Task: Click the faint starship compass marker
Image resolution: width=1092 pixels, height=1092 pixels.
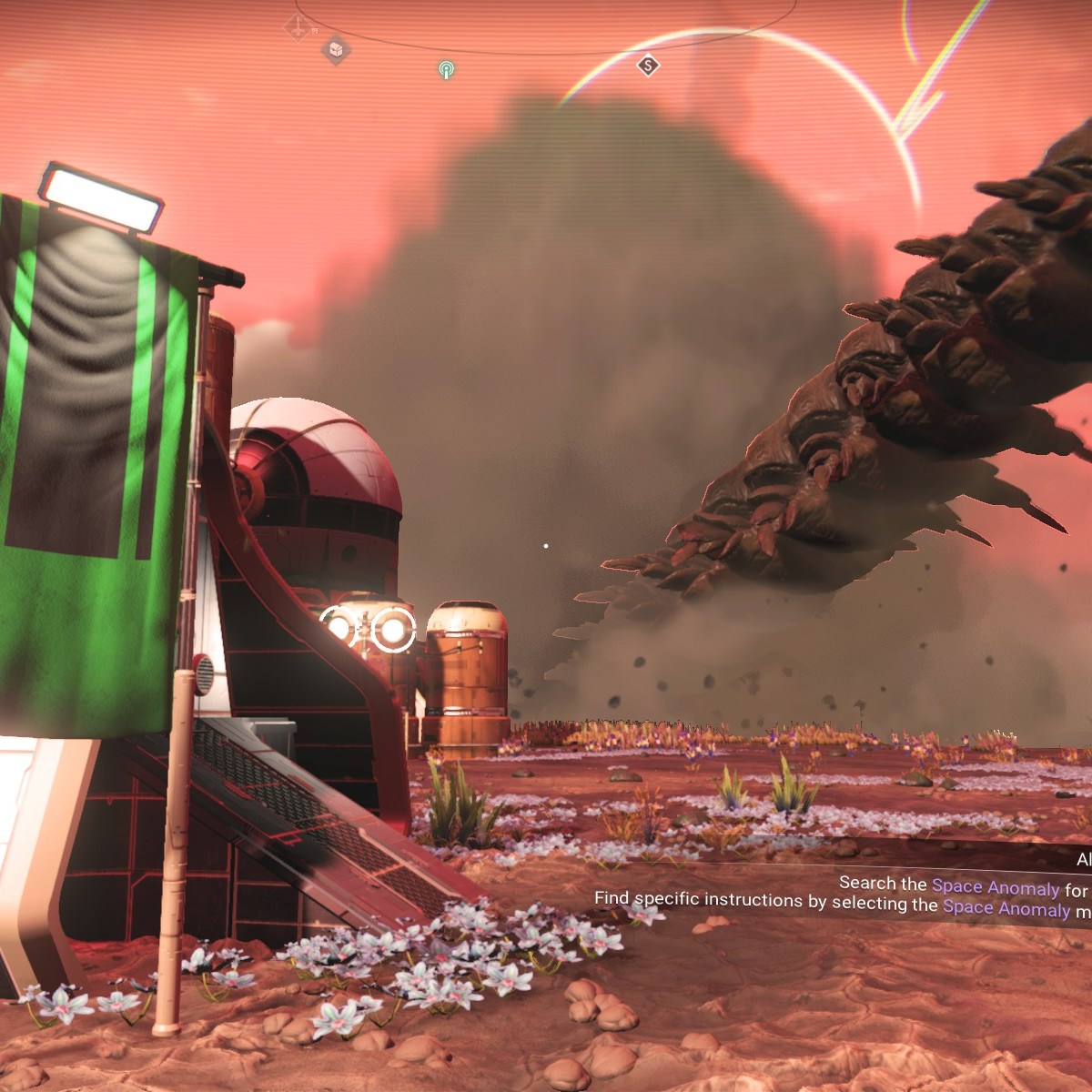Action: [297, 26]
